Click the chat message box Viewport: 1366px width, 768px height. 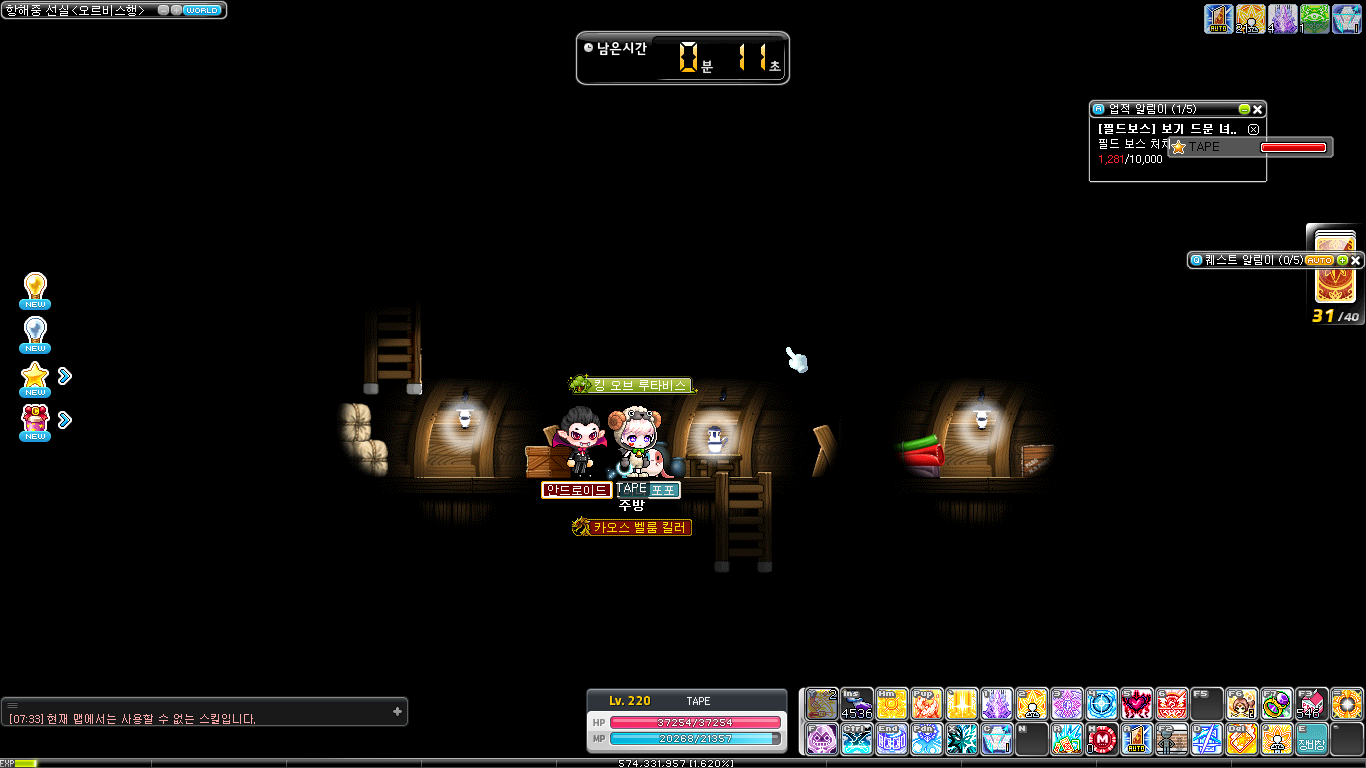coord(200,718)
